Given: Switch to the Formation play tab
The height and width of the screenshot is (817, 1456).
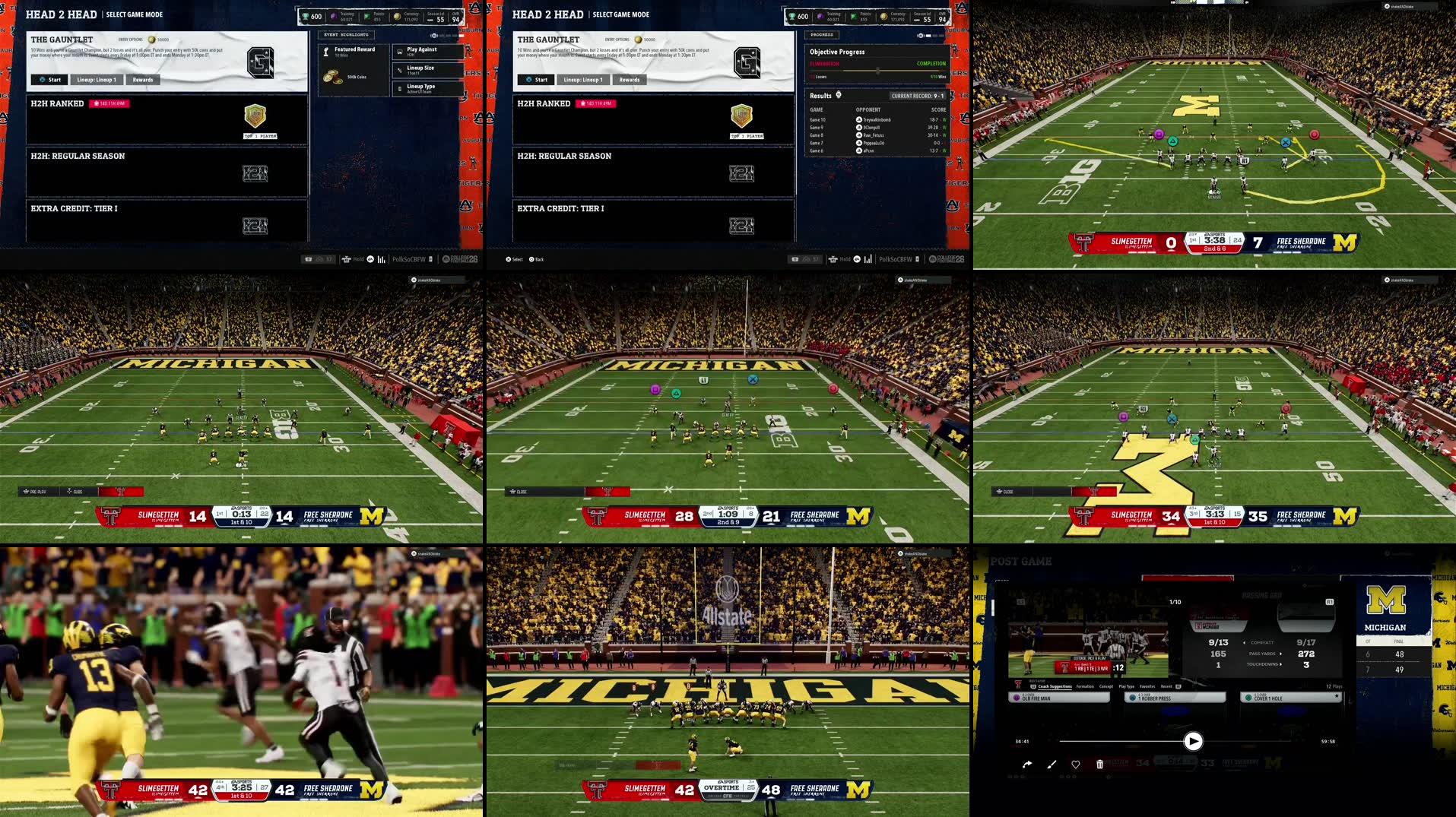Looking at the screenshot, I should [x=1085, y=686].
